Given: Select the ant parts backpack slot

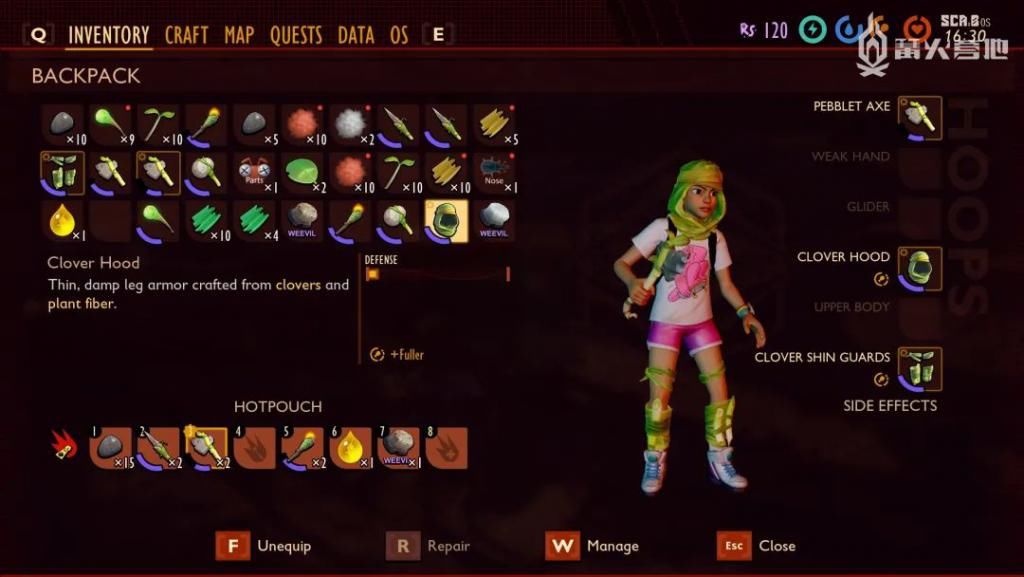Looking at the screenshot, I should [254, 172].
